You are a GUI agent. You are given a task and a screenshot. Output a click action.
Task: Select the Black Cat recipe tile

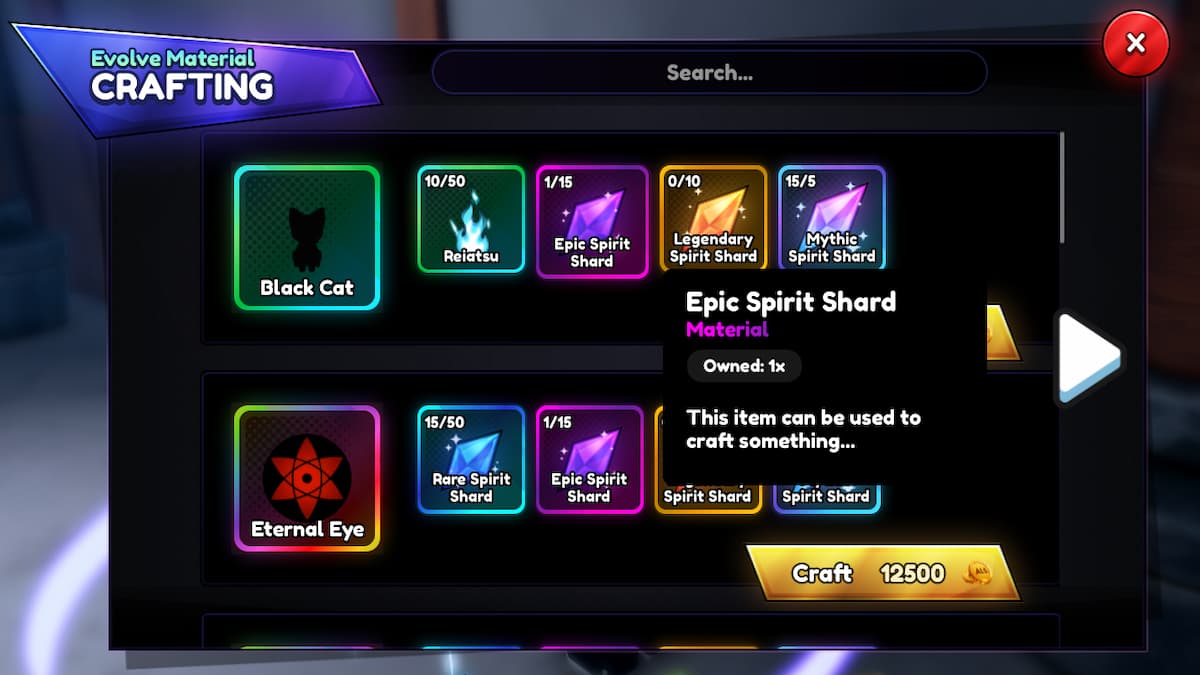(x=307, y=238)
